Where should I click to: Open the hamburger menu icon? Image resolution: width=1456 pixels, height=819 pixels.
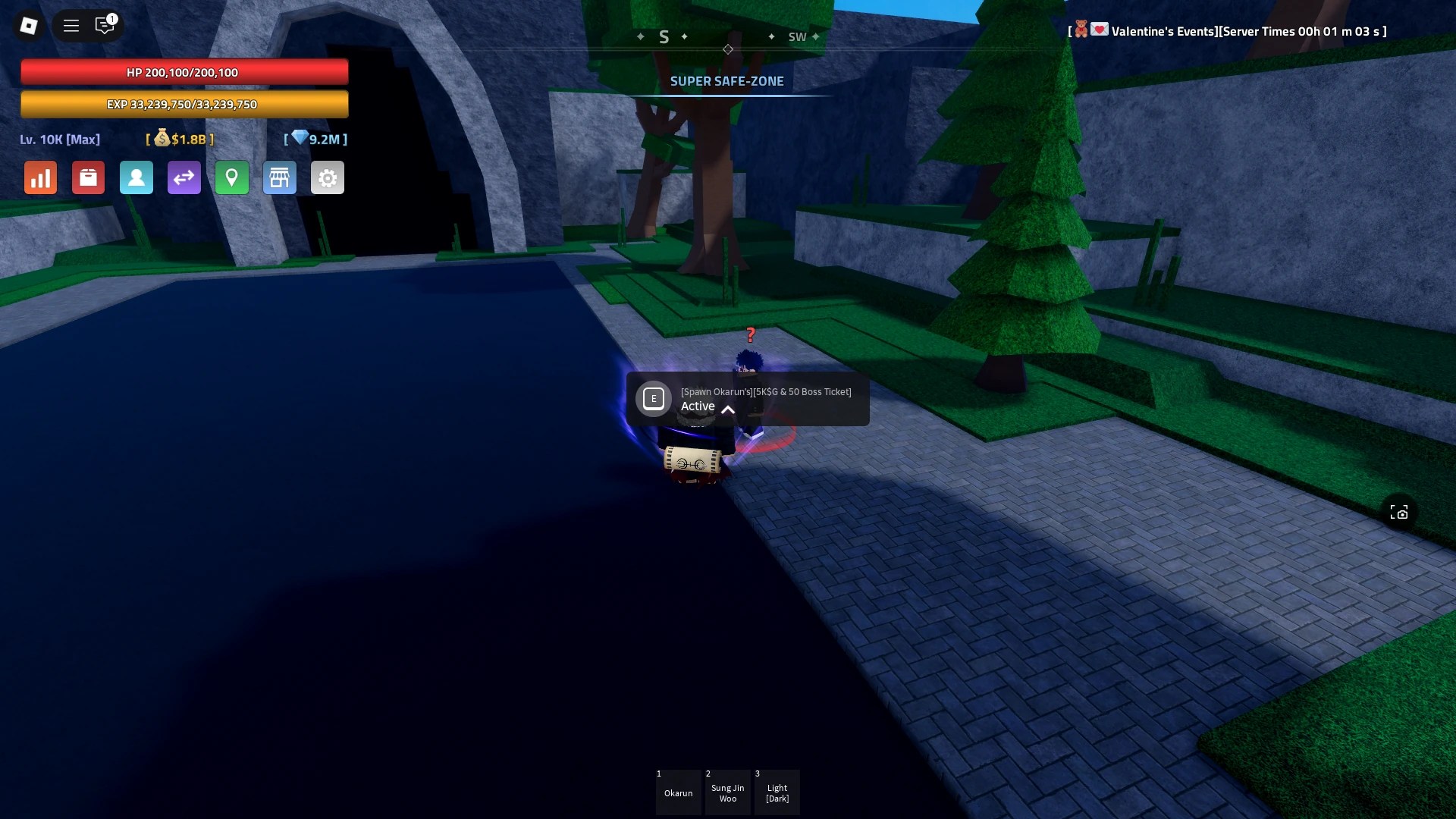[71, 25]
